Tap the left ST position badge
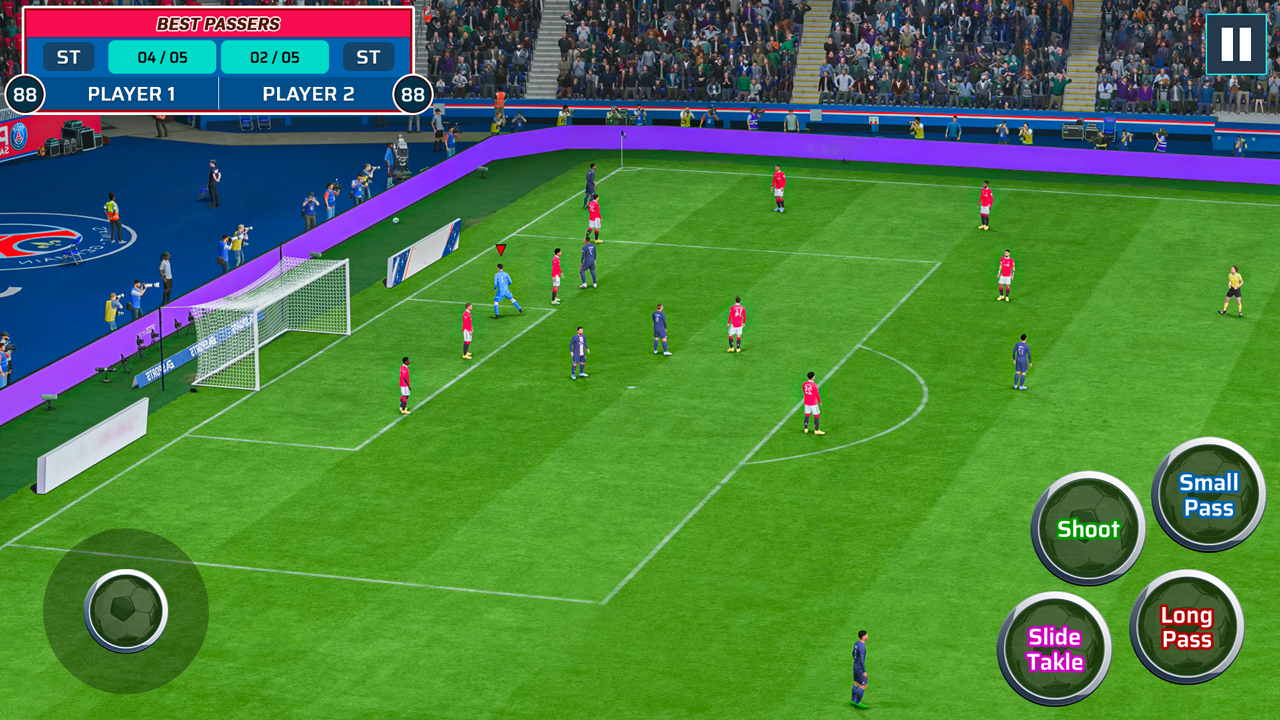Image resolution: width=1280 pixels, height=720 pixels. 68,57
